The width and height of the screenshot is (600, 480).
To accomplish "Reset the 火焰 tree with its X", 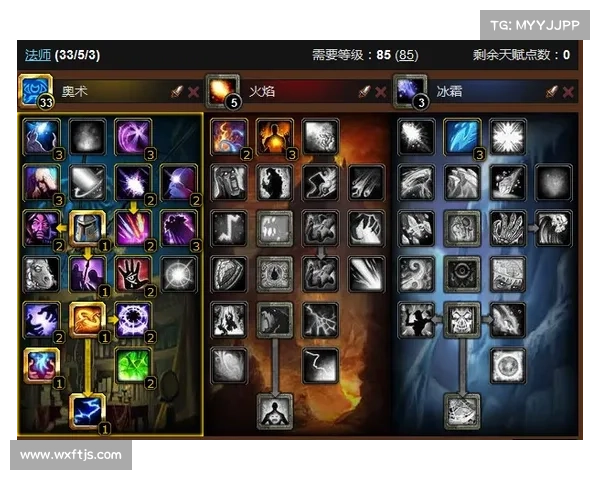I will 381,92.
